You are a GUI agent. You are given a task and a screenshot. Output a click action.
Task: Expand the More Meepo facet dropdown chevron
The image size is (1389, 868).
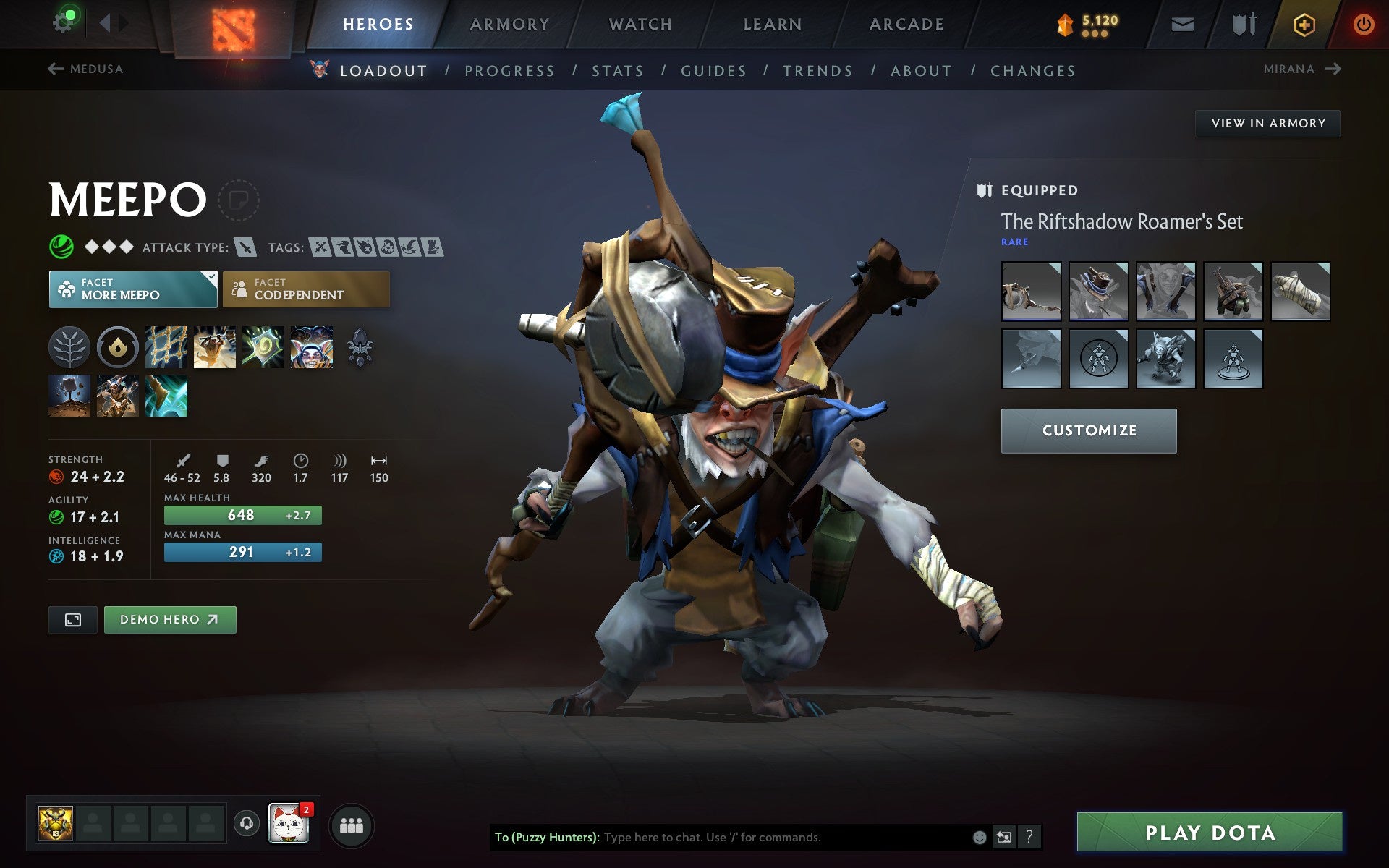click(211, 277)
